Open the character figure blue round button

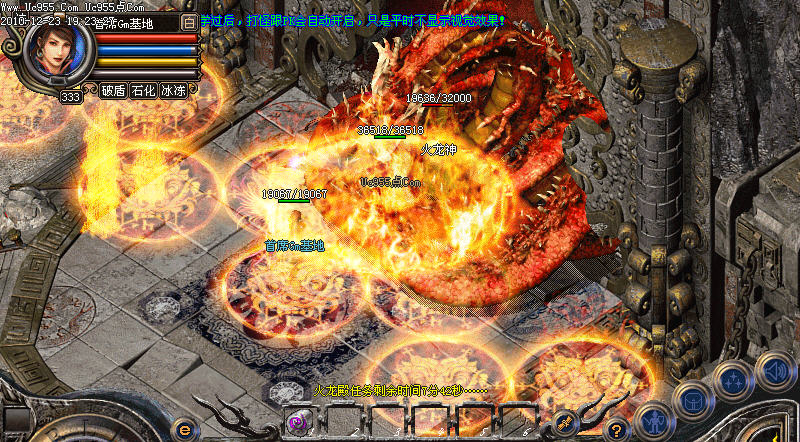point(652,422)
